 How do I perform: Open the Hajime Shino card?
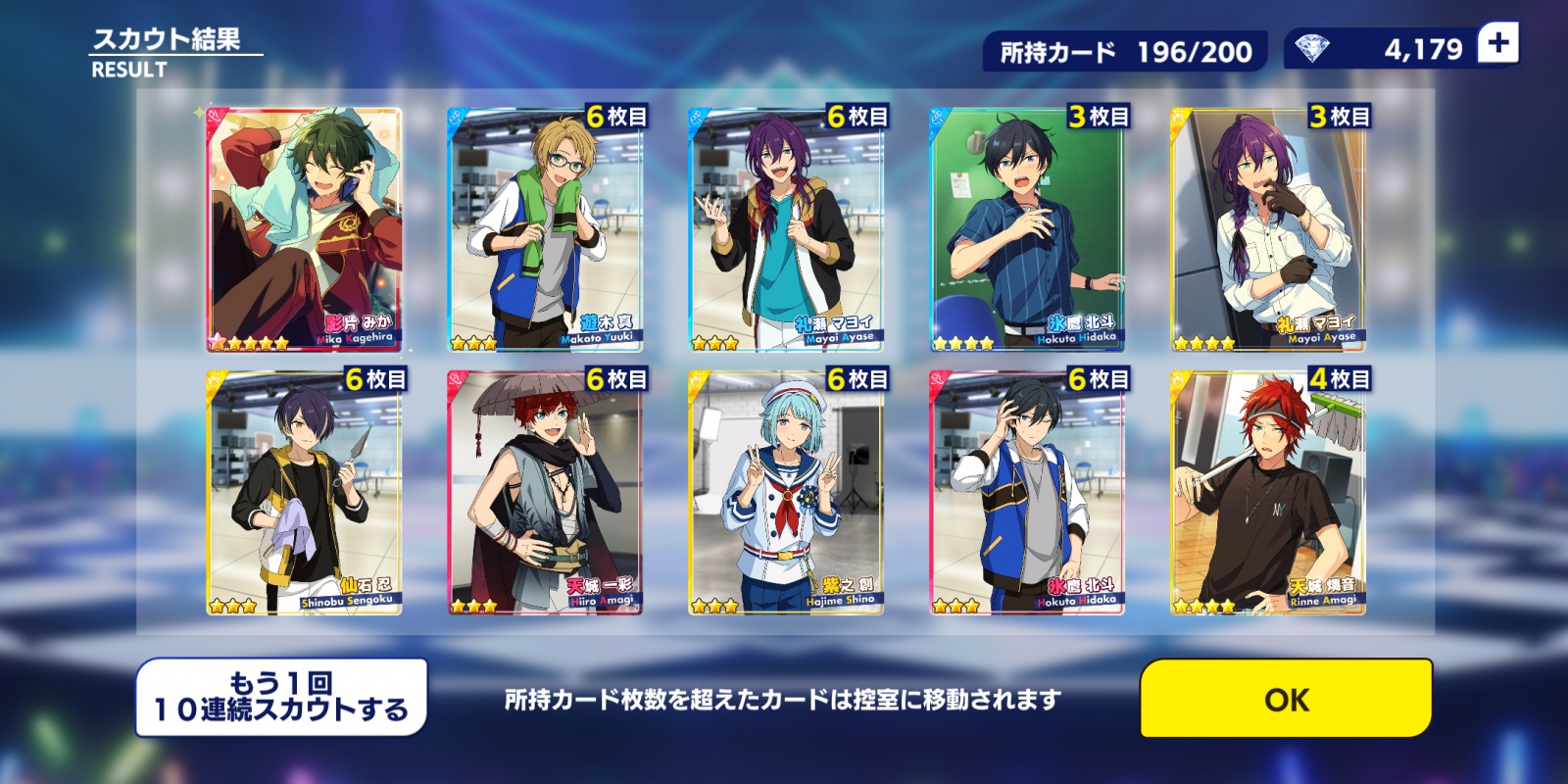pyautogui.click(x=786, y=492)
